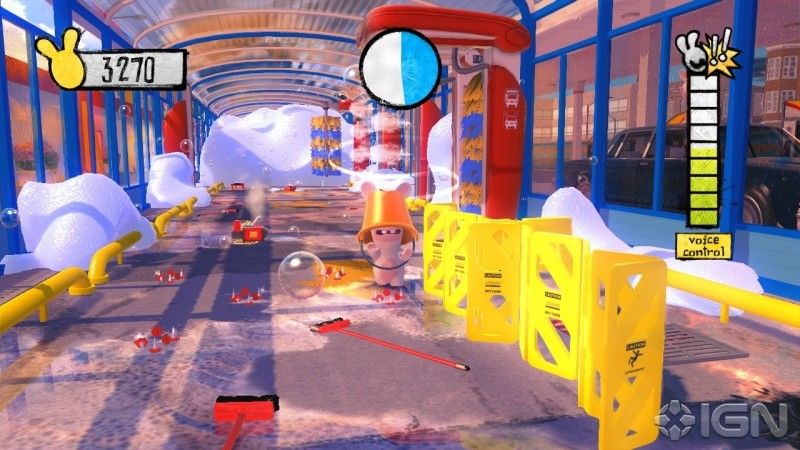Select the screaming rabbid icon above the meter
The height and width of the screenshot is (450, 800).
click(x=705, y=54)
